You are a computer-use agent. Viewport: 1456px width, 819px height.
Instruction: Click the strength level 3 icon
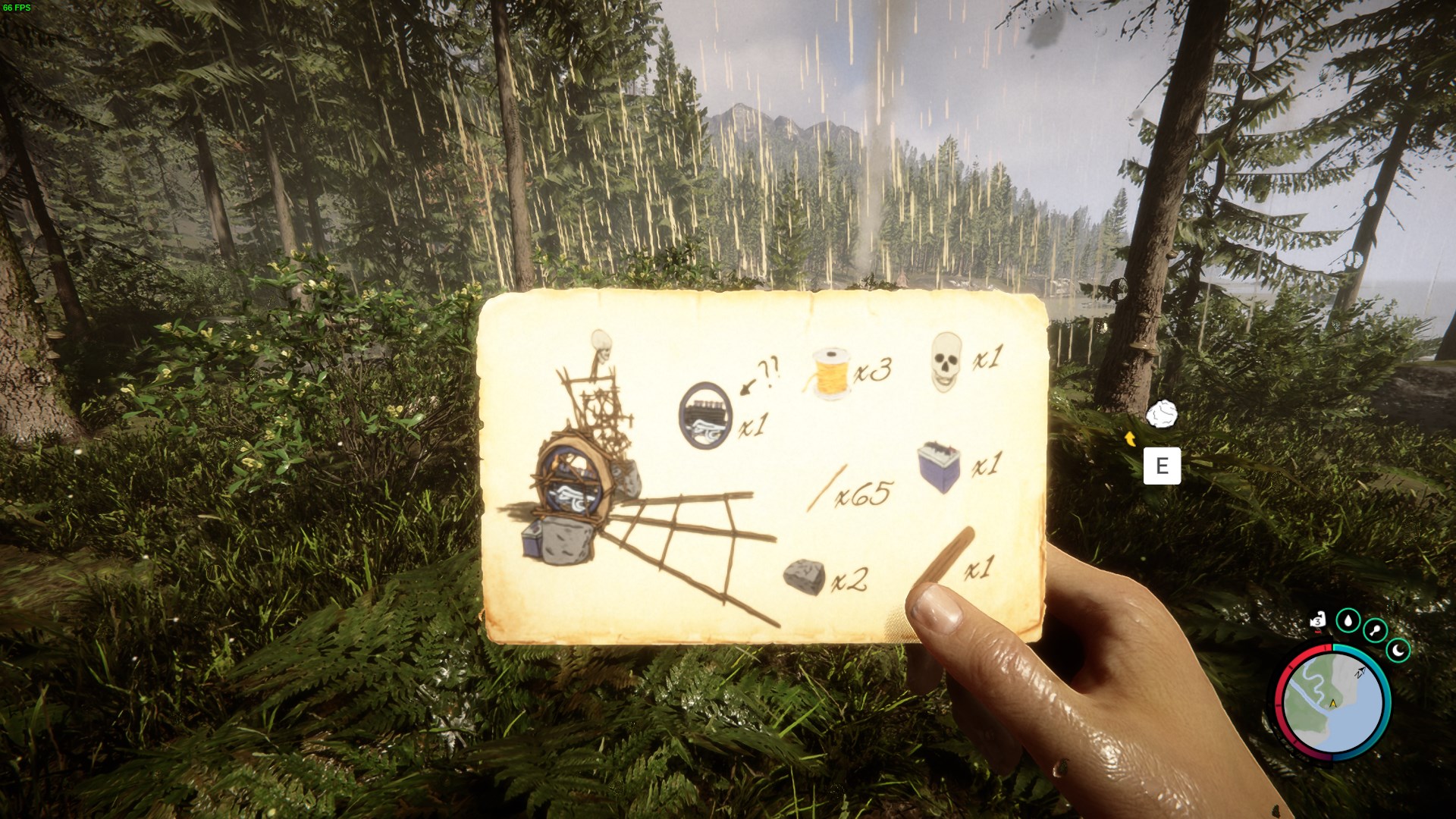(1317, 622)
